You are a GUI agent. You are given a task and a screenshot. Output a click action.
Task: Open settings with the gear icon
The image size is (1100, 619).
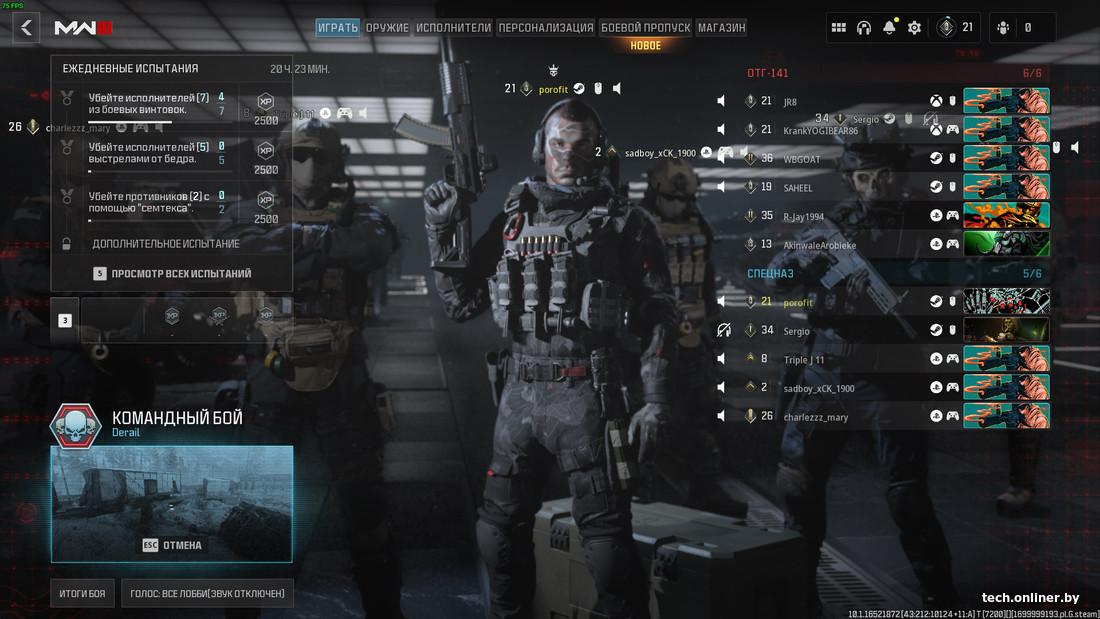click(914, 28)
